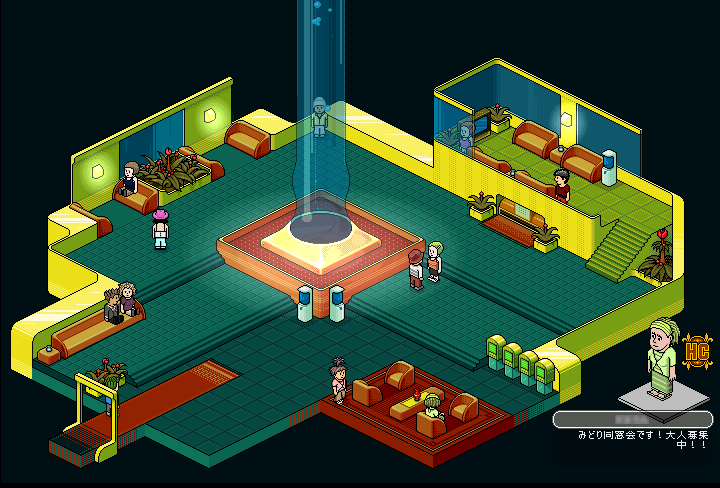
Task: Click the HC club badge icon
Action: 696,352
